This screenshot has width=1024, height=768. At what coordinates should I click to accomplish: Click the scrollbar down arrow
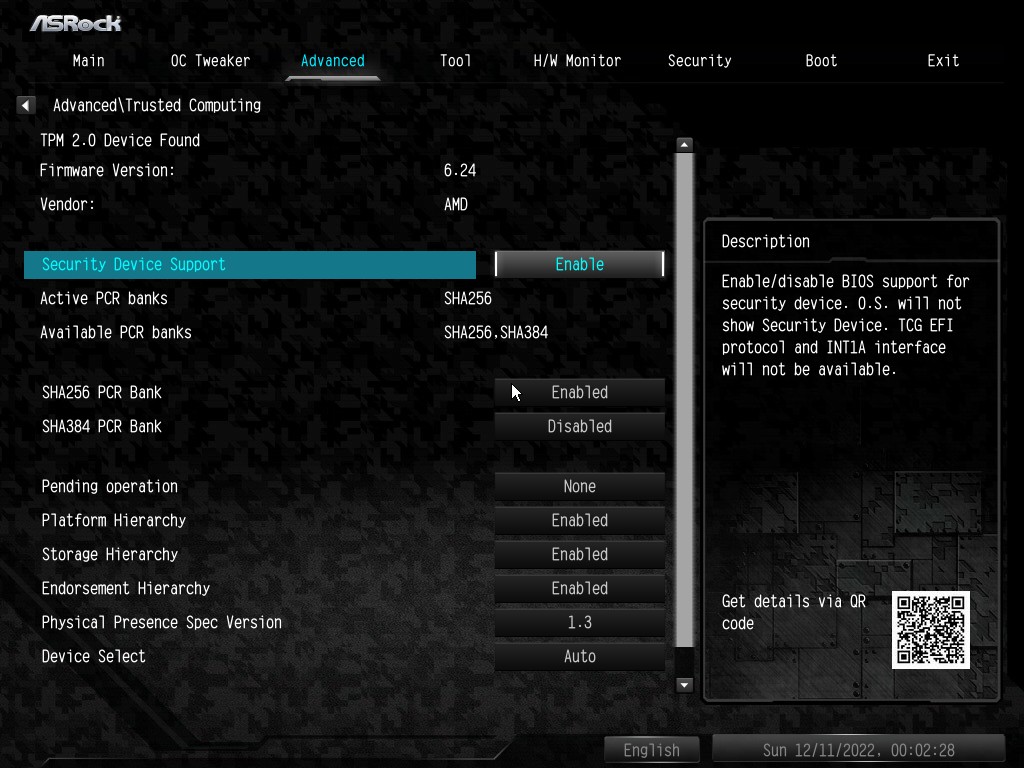(684, 685)
